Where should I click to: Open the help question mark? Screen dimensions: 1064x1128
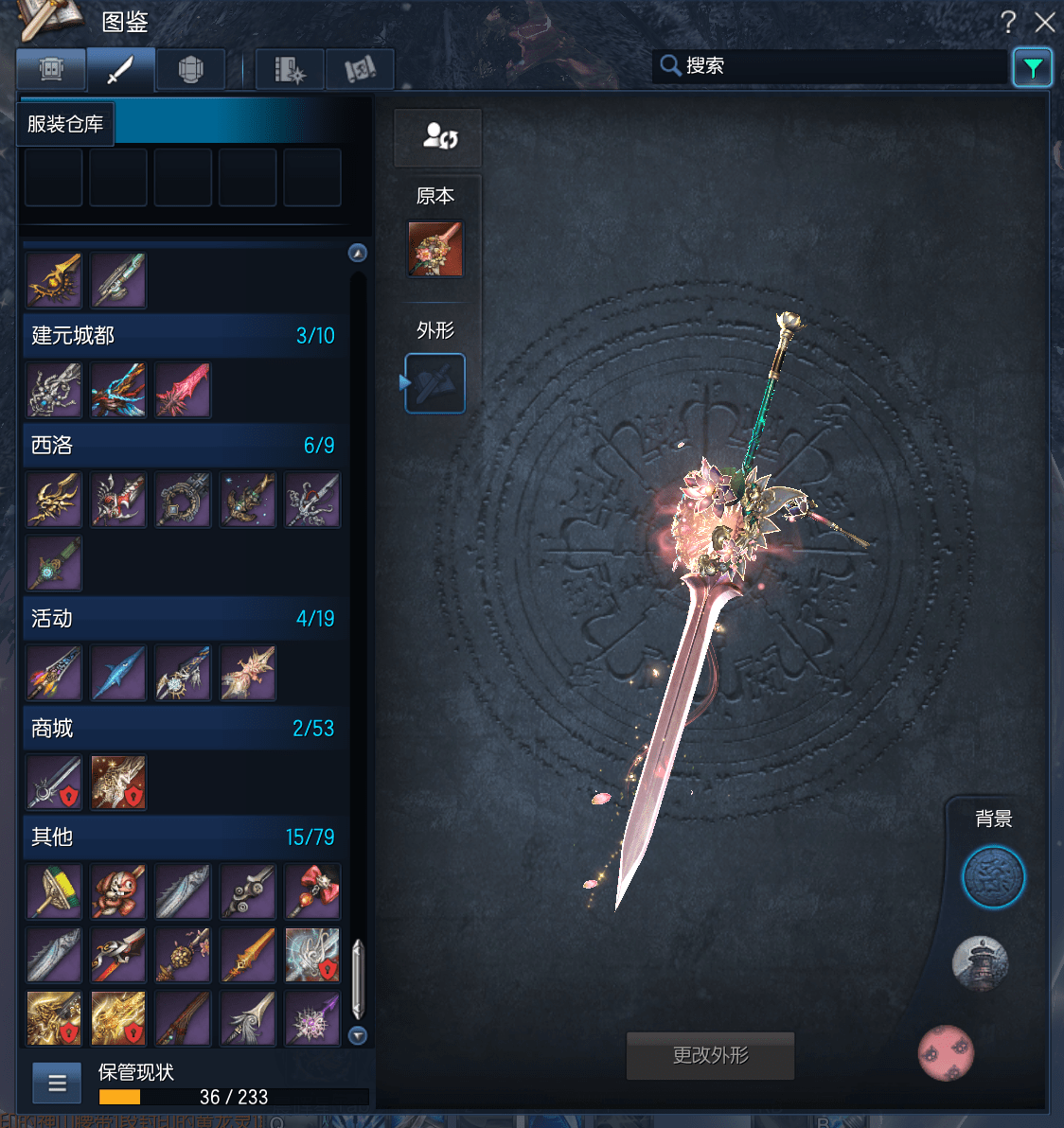[1008, 22]
